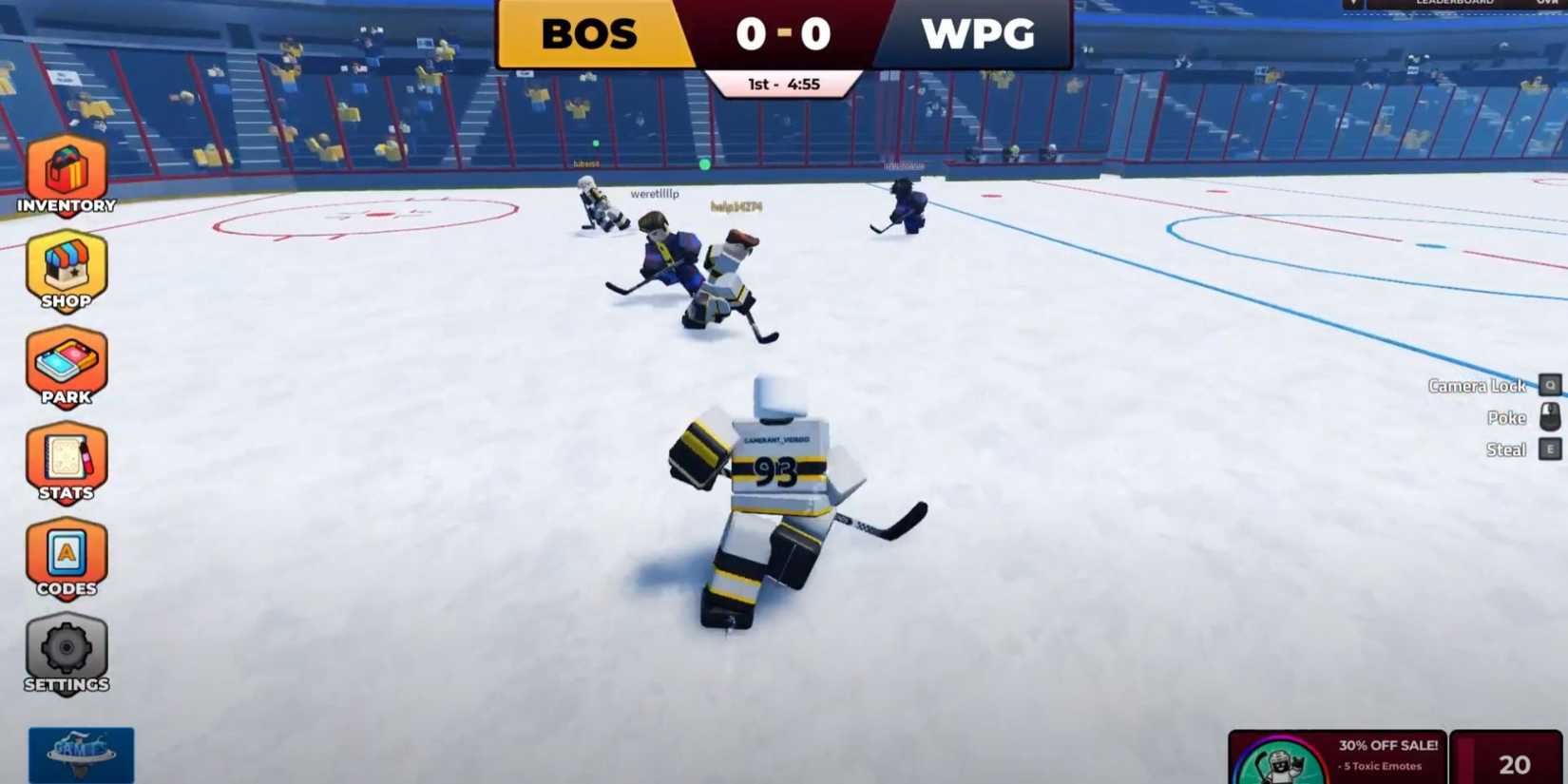The height and width of the screenshot is (784, 1568).
Task: Click the game logo badge bottom left
Action: [81, 755]
